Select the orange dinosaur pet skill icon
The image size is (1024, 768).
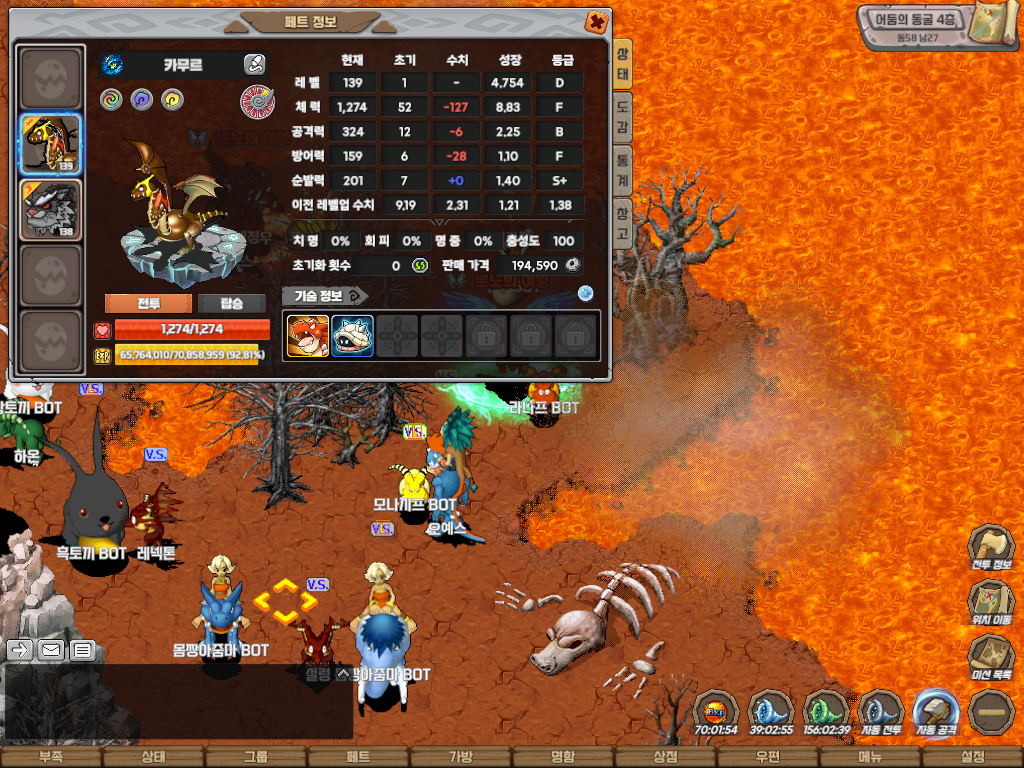308,336
